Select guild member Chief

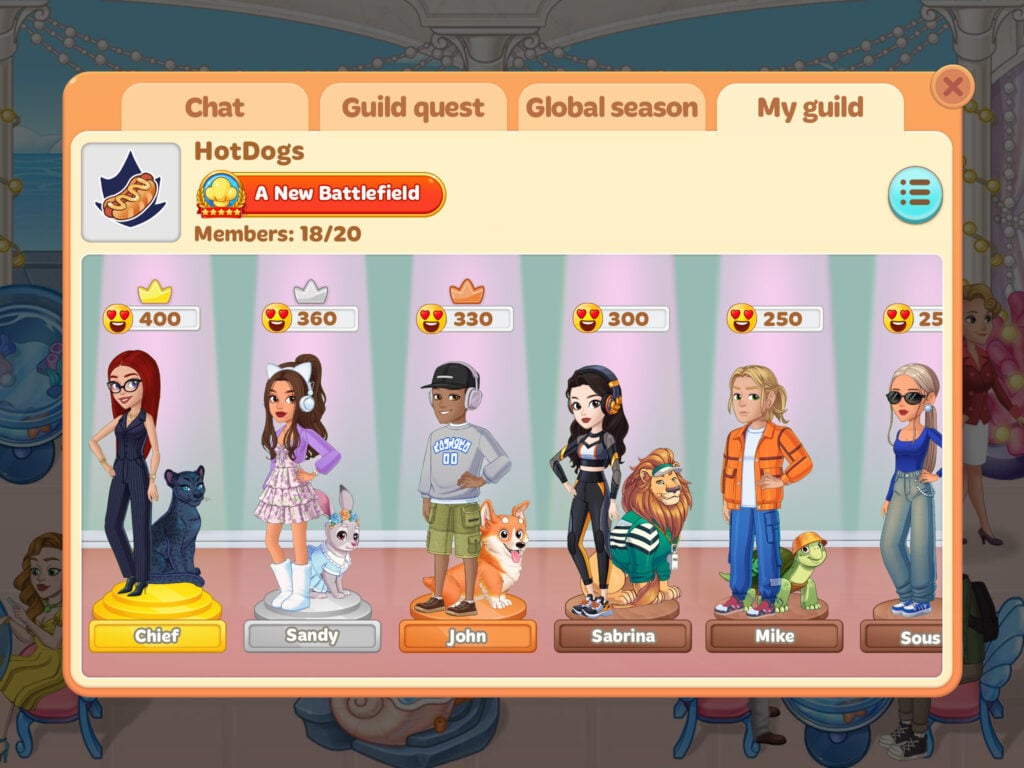[157, 636]
